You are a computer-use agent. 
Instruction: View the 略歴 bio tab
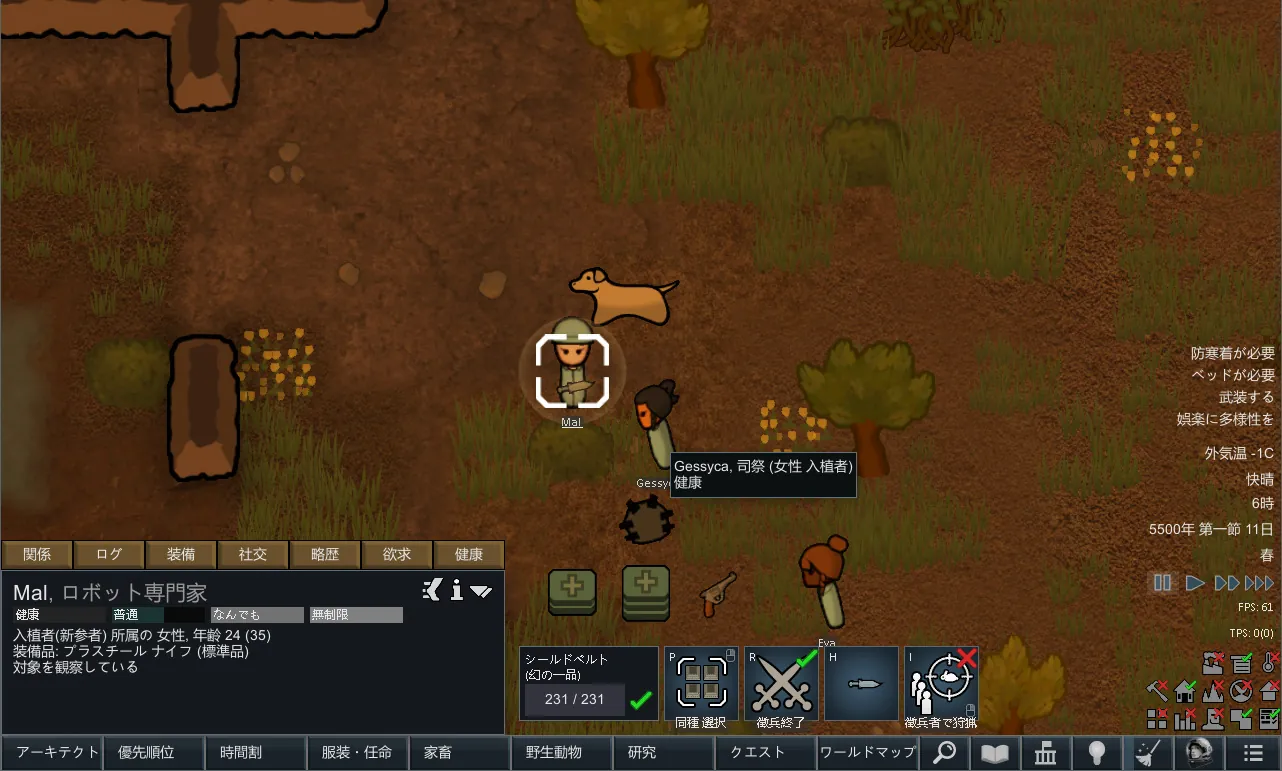[325, 554]
